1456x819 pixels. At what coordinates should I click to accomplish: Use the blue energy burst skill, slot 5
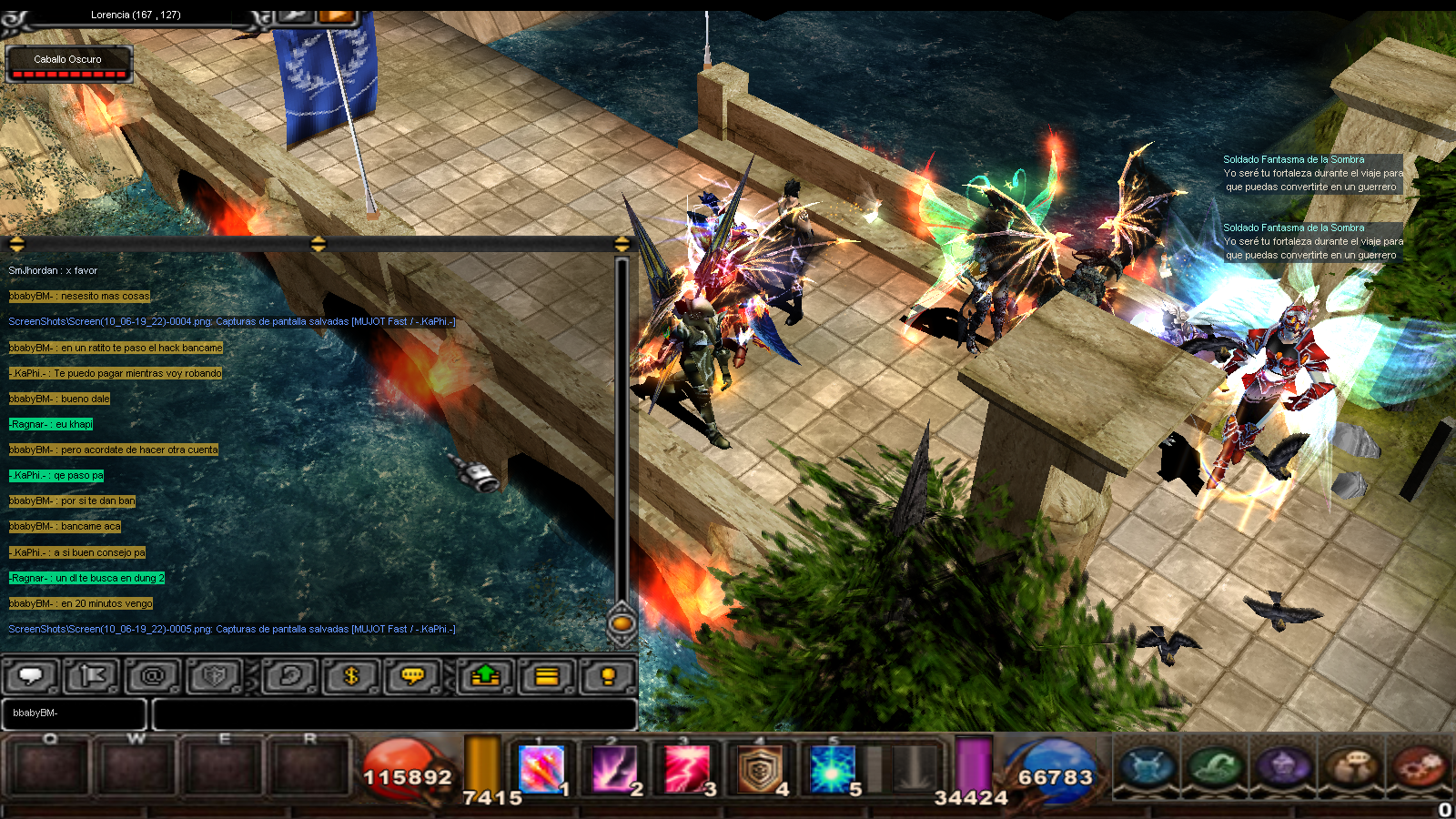(833, 769)
